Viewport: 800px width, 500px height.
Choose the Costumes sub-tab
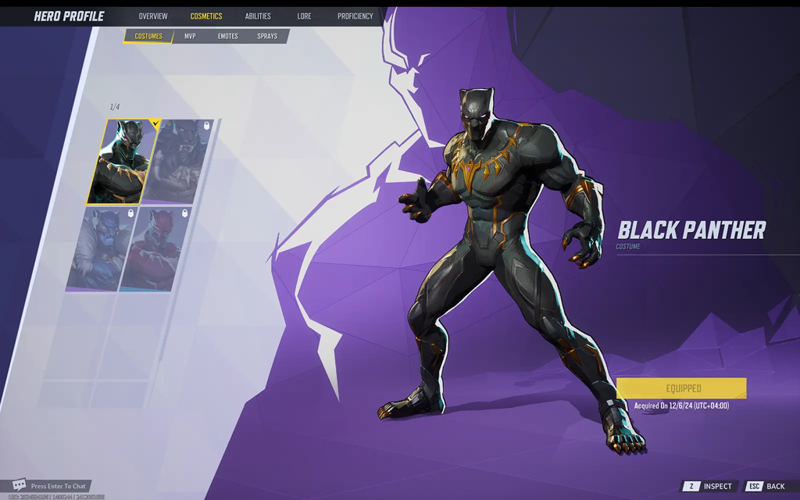pyautogui.click(x=148, y=36)
